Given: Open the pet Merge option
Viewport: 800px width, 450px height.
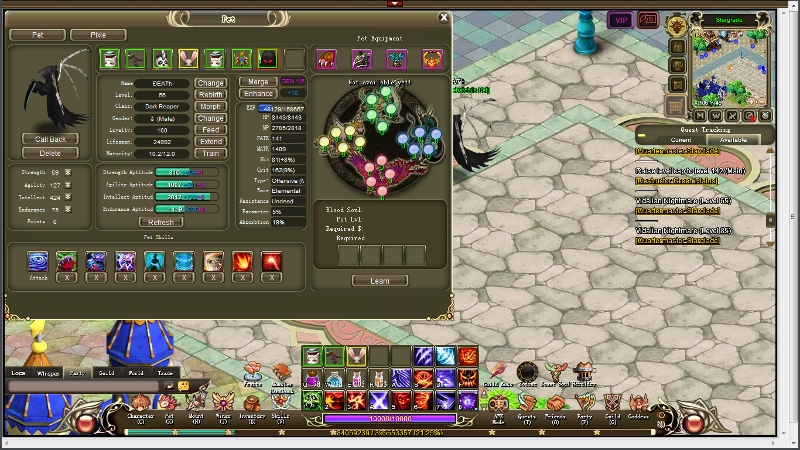Looking at the screenshot, I should tap(258, 81).
